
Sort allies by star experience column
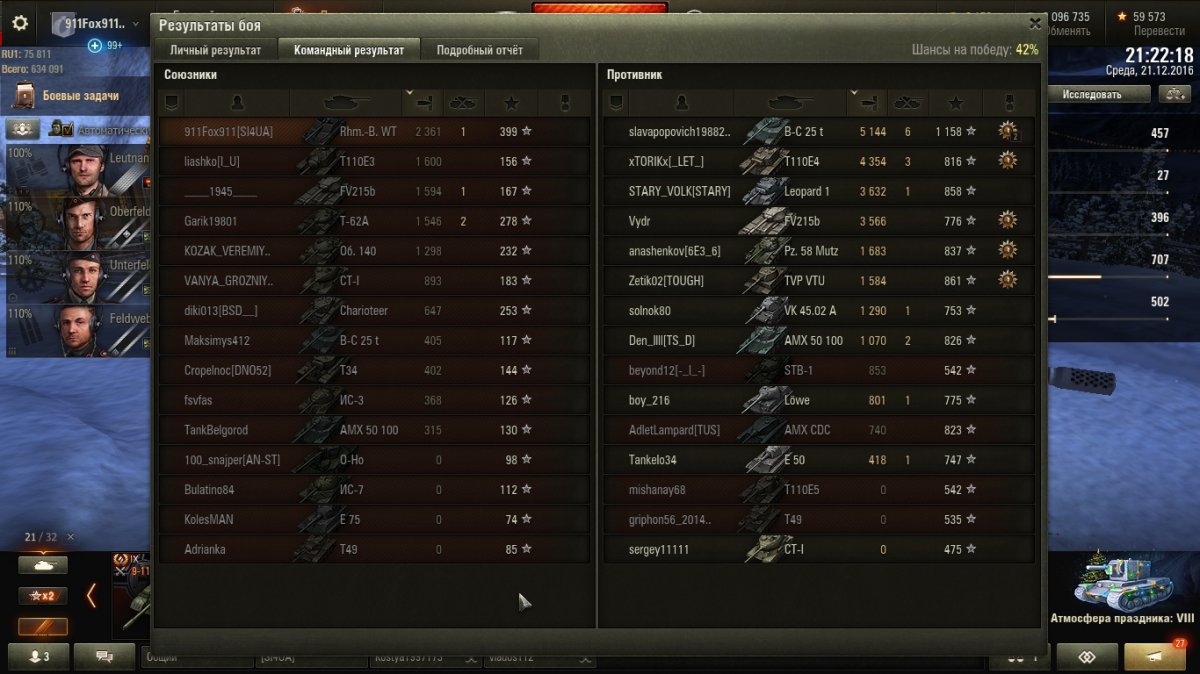[511, 102]
